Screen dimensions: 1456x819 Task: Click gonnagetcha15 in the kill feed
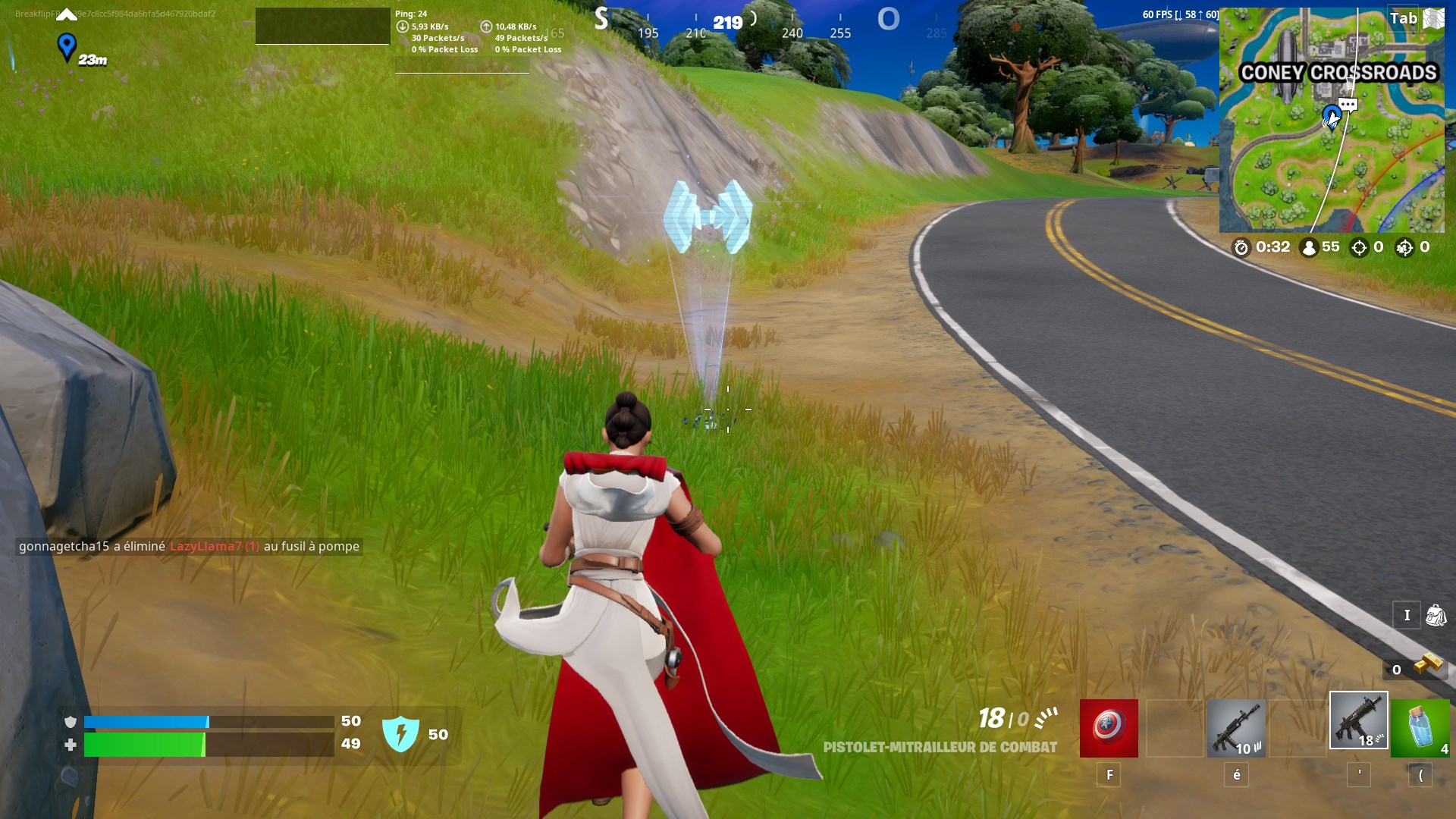click(66, 546)
